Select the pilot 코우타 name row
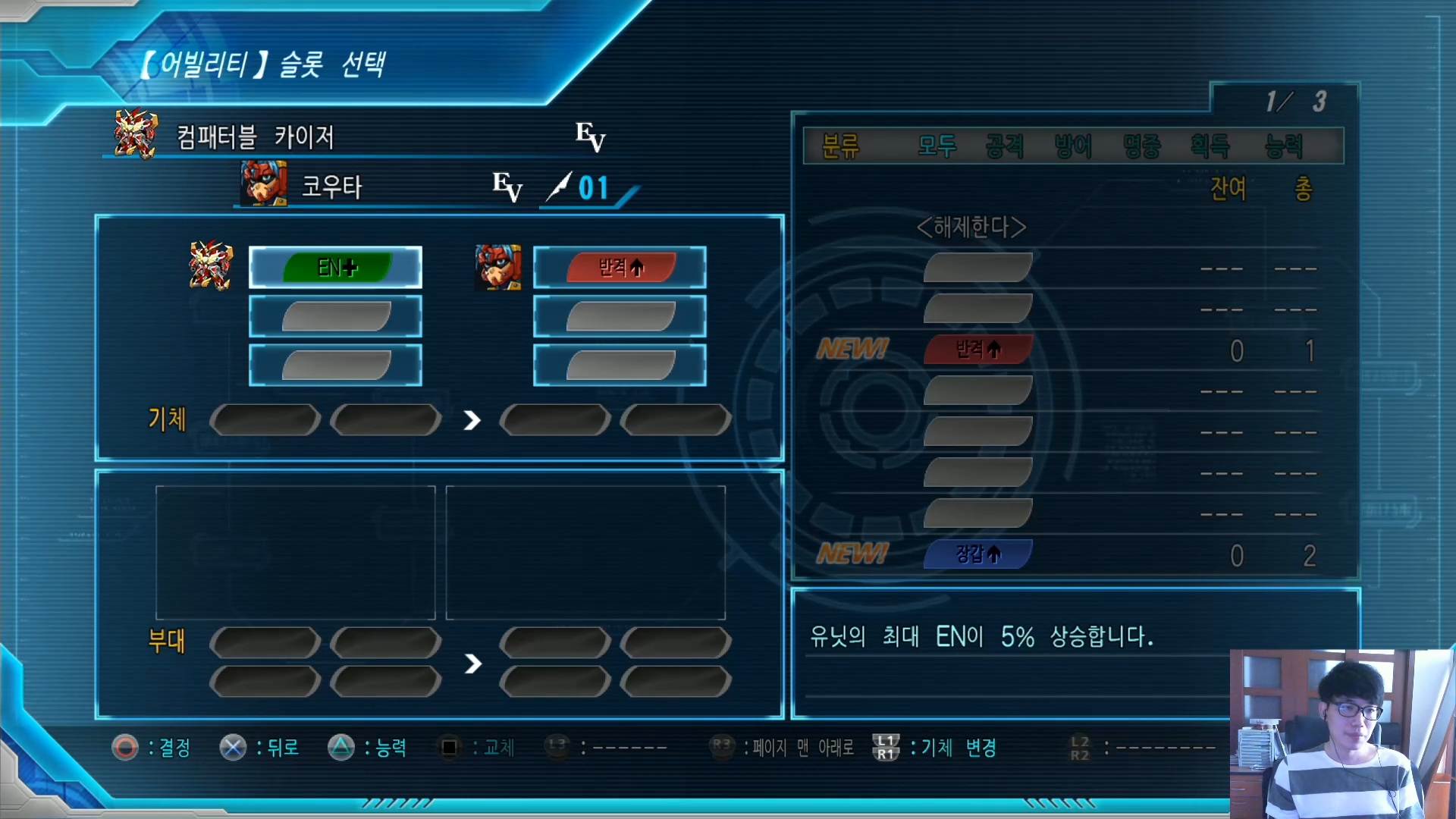The width and height of the screenshot is (1456, 819). [x=331, y=187]
